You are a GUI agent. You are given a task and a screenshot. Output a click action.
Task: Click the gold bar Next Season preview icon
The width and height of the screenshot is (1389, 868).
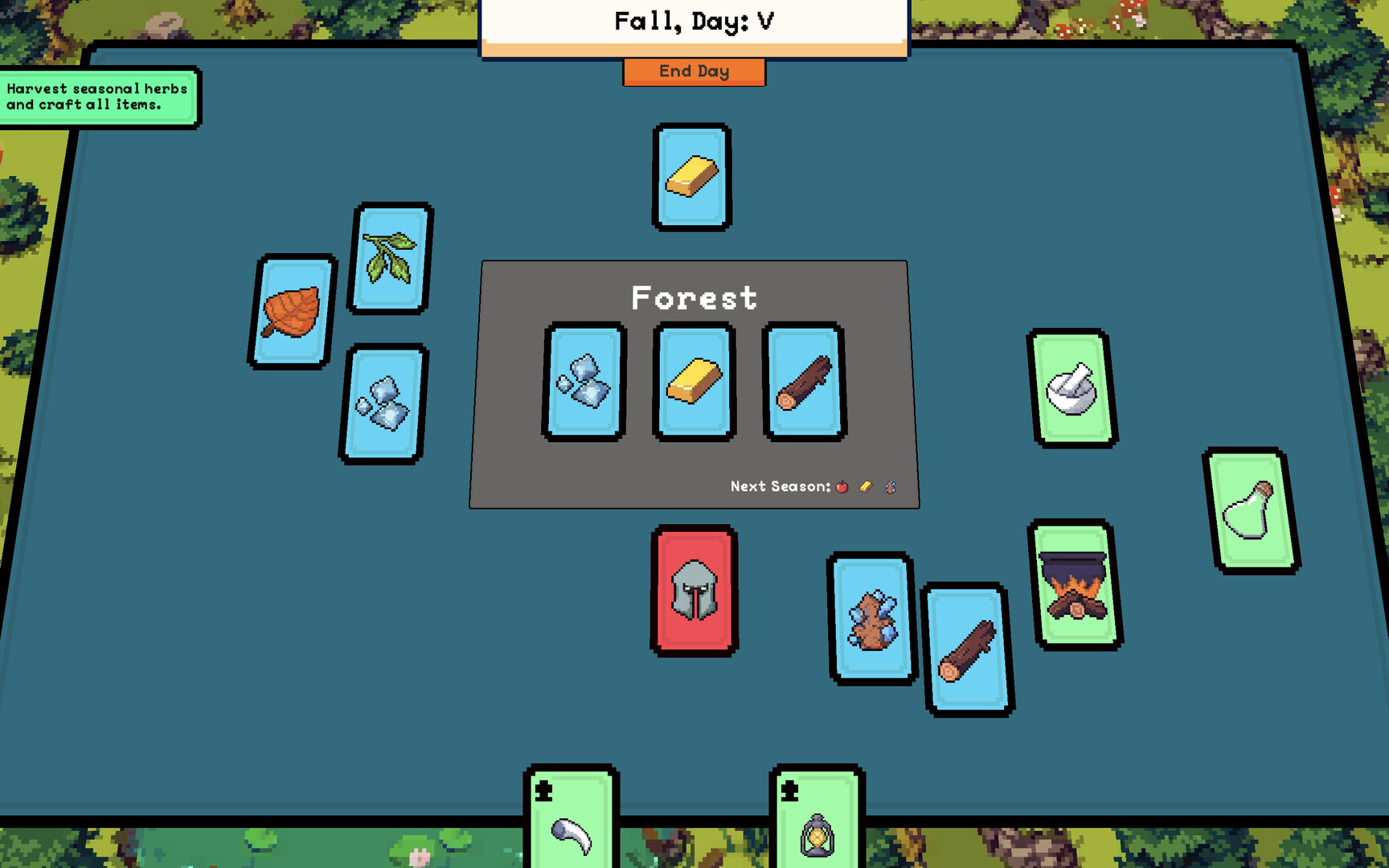[x=867, y=486]
